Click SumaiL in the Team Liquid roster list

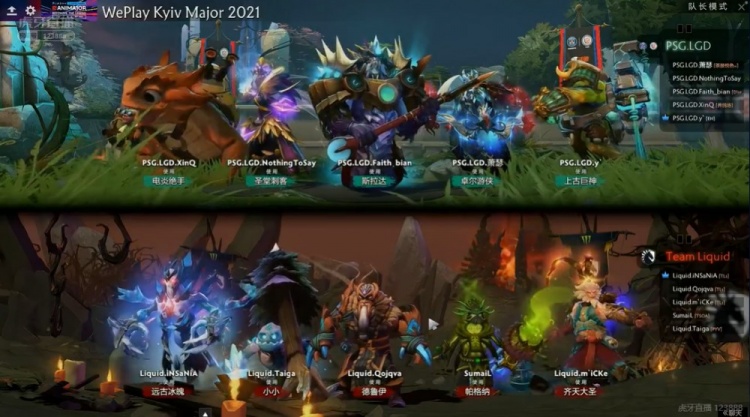point(686,314)
